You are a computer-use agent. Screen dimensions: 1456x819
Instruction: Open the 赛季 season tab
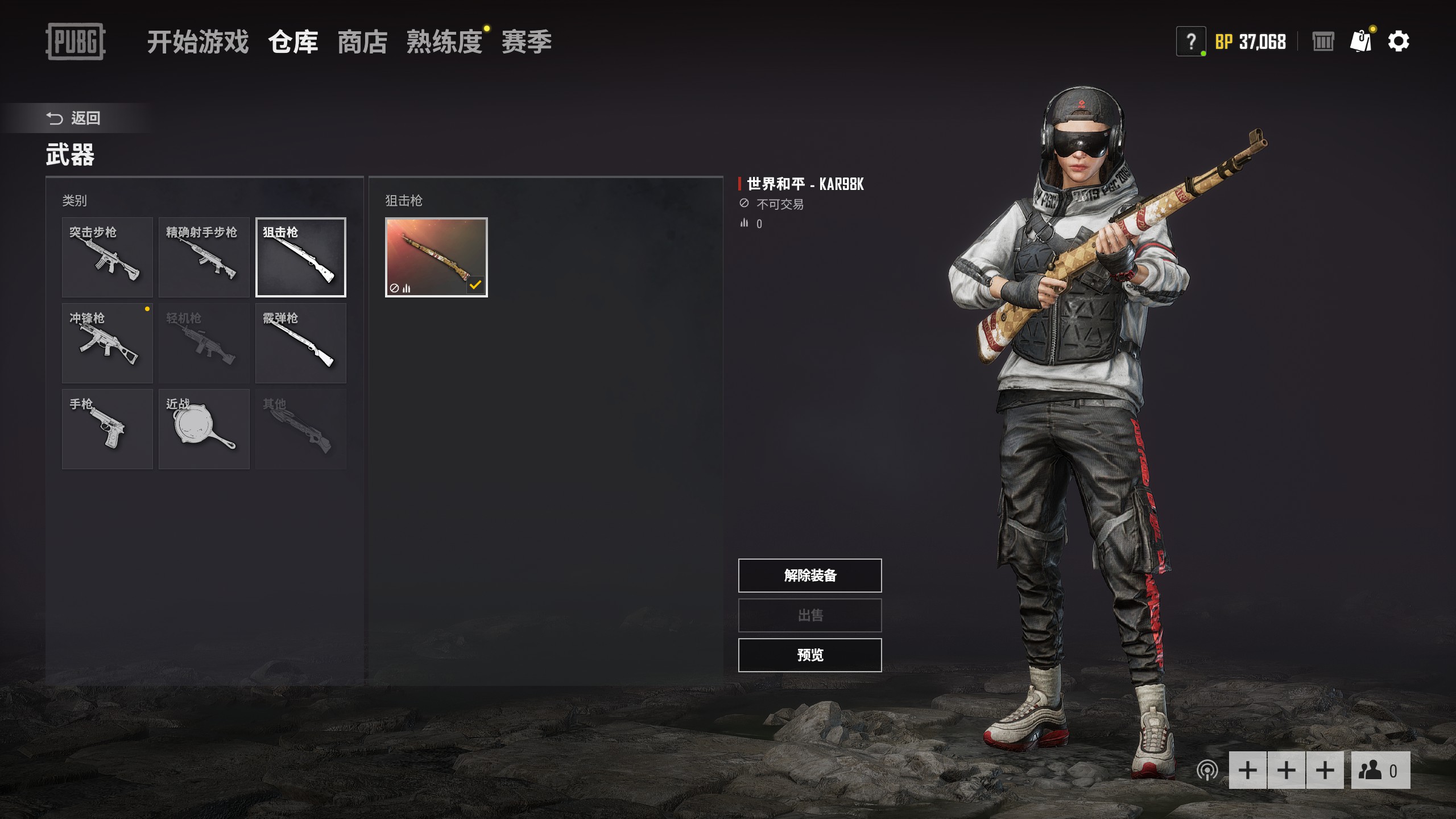point(526,42)
